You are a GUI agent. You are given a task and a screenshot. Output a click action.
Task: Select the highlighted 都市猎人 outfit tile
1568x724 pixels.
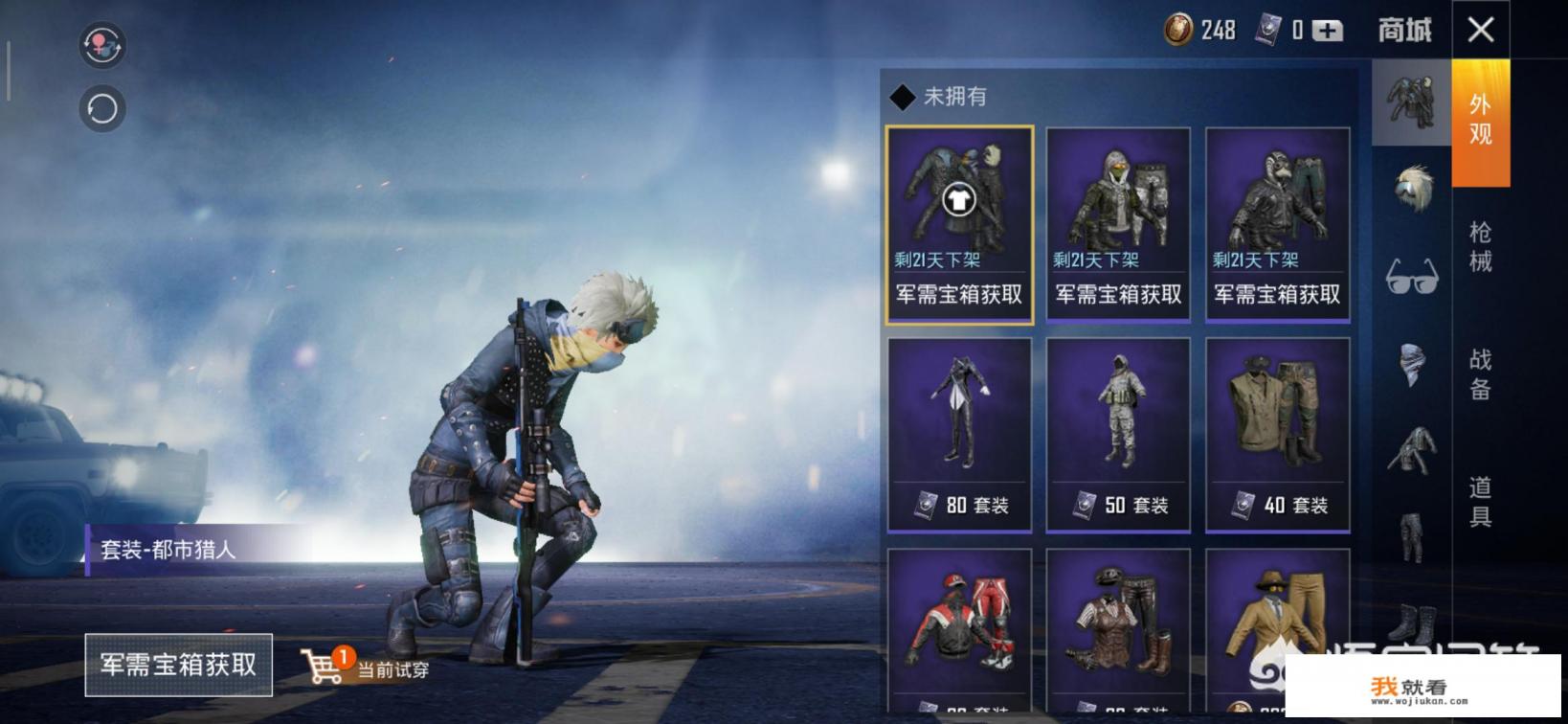pyautogui.click(x=959, y=224)
